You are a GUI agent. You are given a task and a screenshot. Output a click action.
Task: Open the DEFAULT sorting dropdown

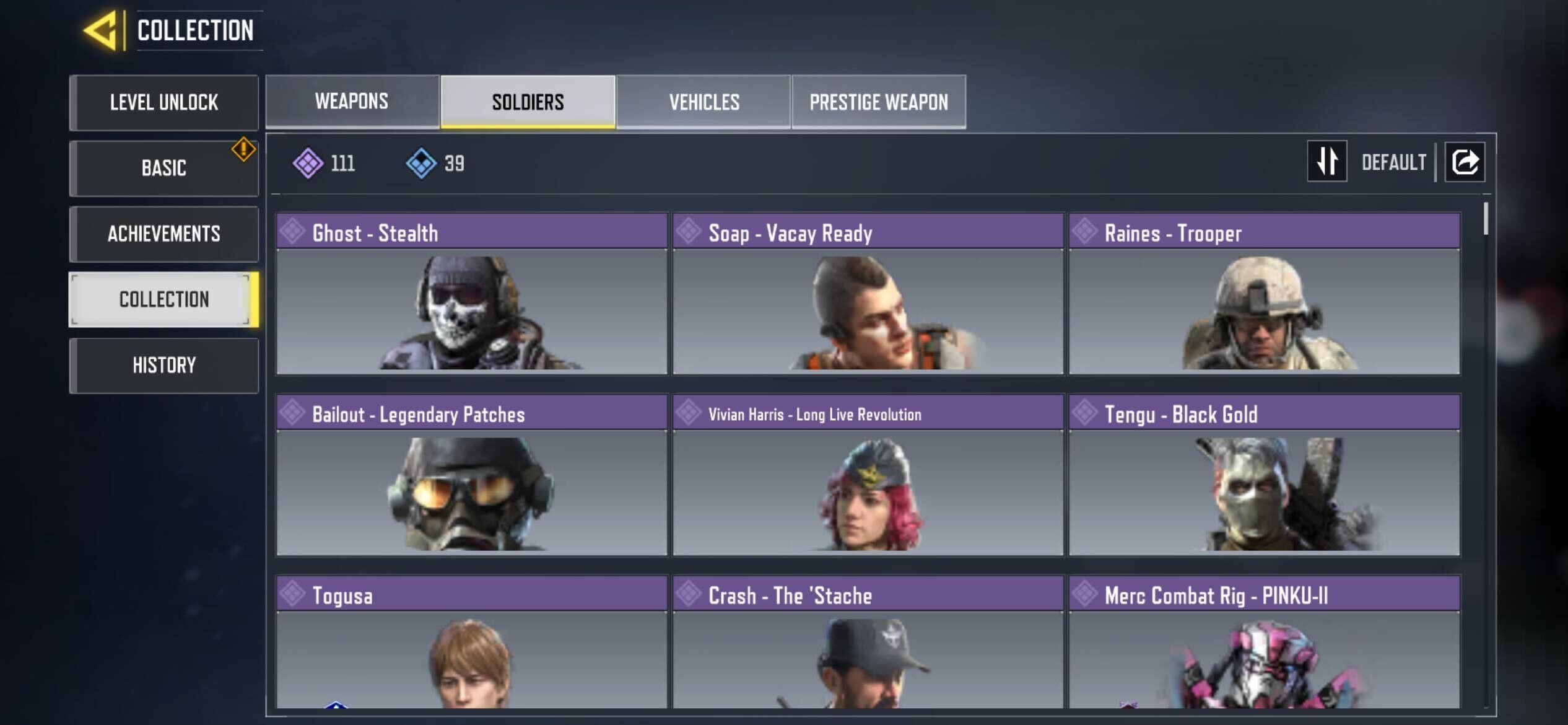(x=1393, y=162)
